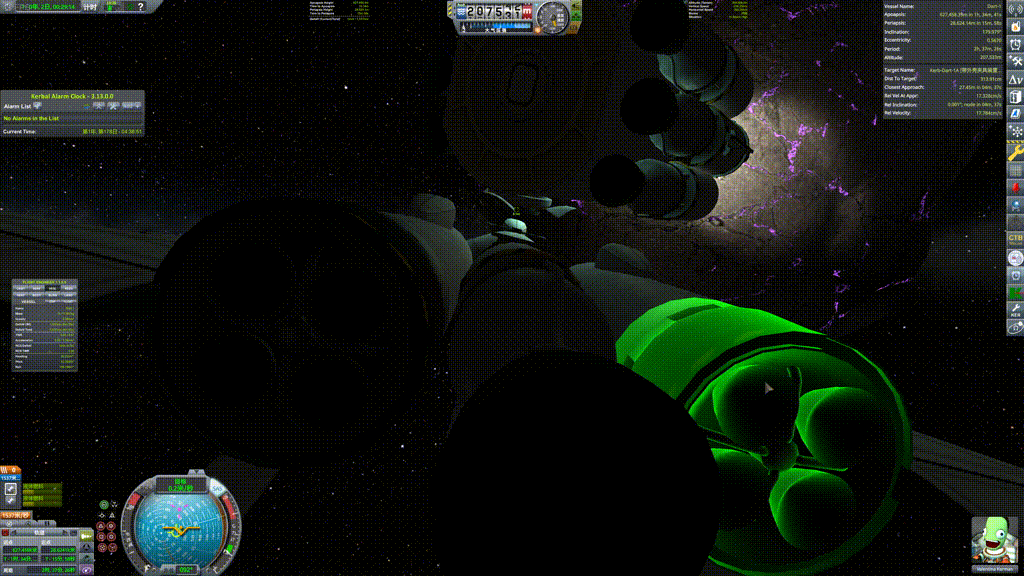The image size is (1024, 576).
Task: Open the question mark help button
Action: [140, 7]
